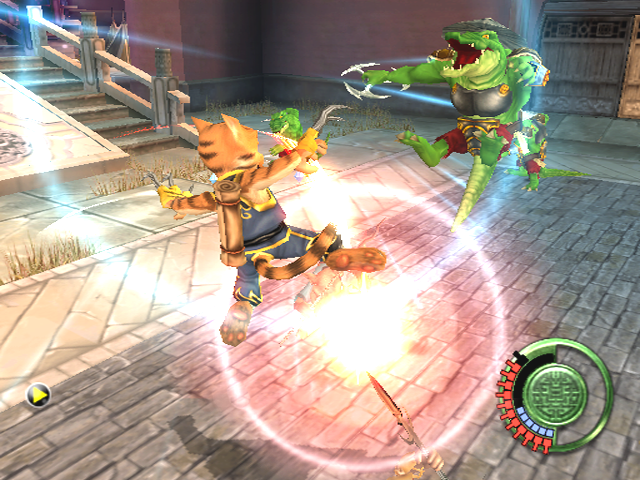The image size is (640, 480).
Task: Click the yellow arrow indicator icon
Action: [39, 396]
